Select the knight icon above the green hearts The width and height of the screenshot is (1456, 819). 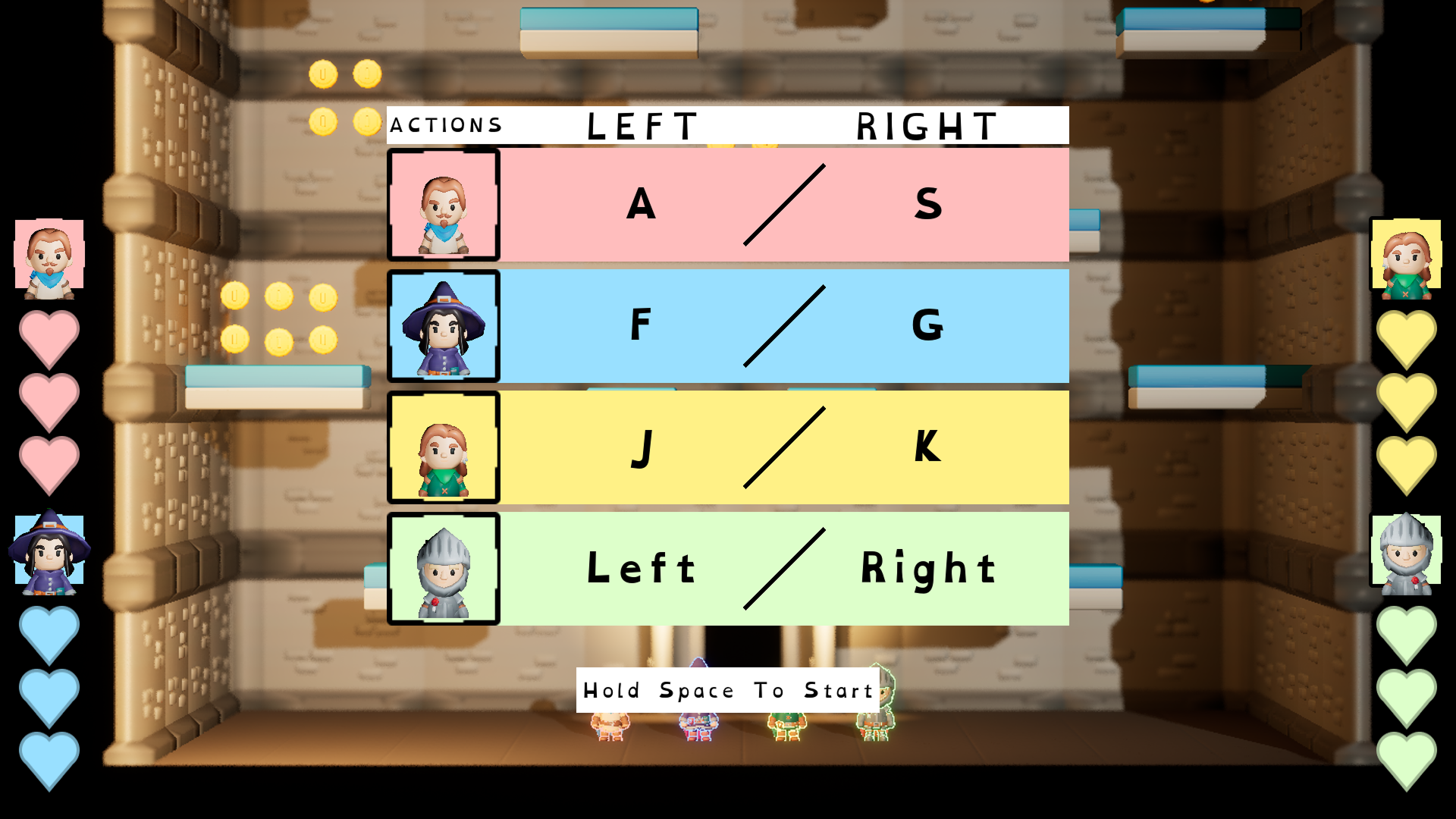[x=1406, y=551]
